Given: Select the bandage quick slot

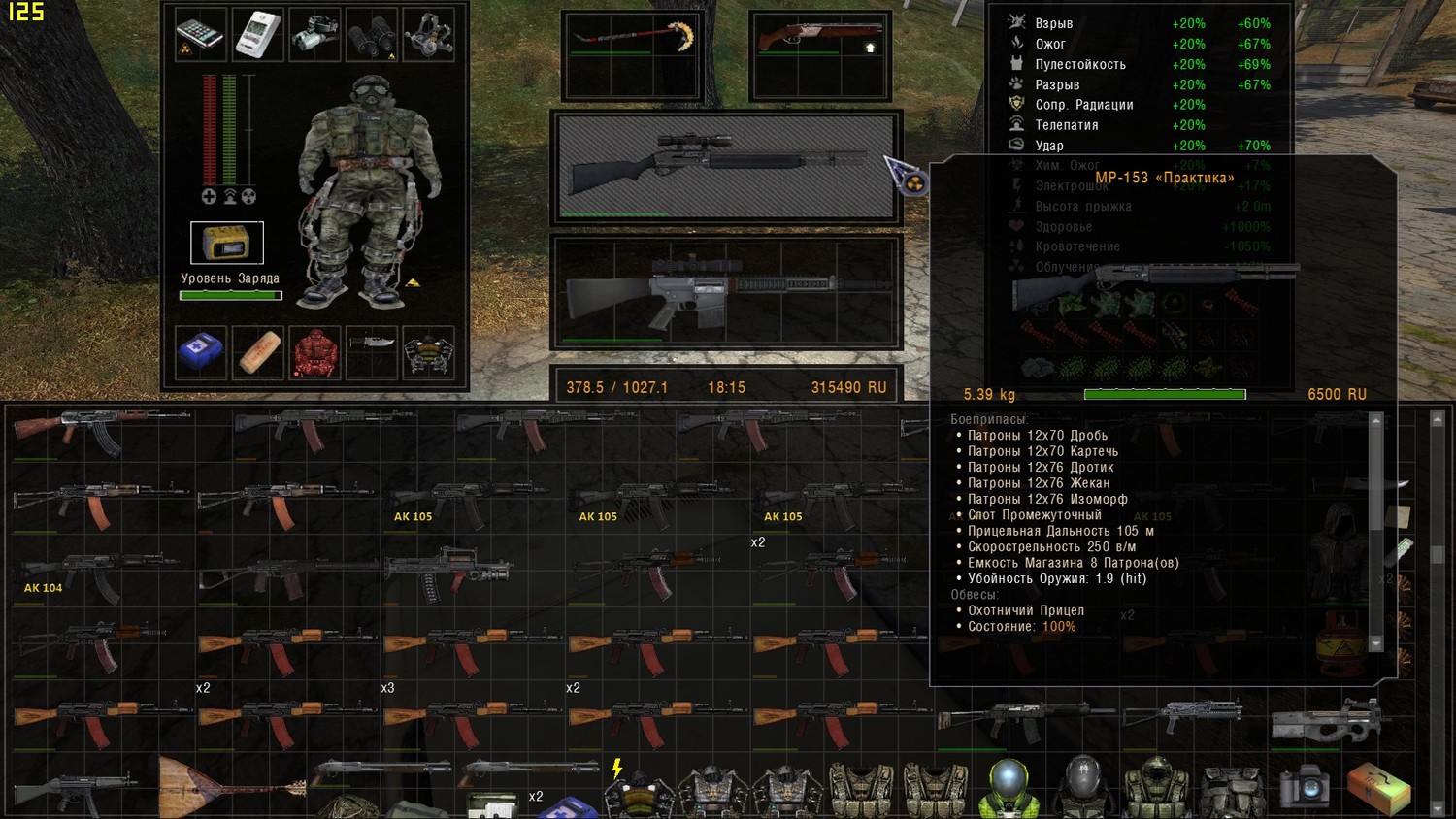Looking at the screenshot, I should click(x=258, y=351).
